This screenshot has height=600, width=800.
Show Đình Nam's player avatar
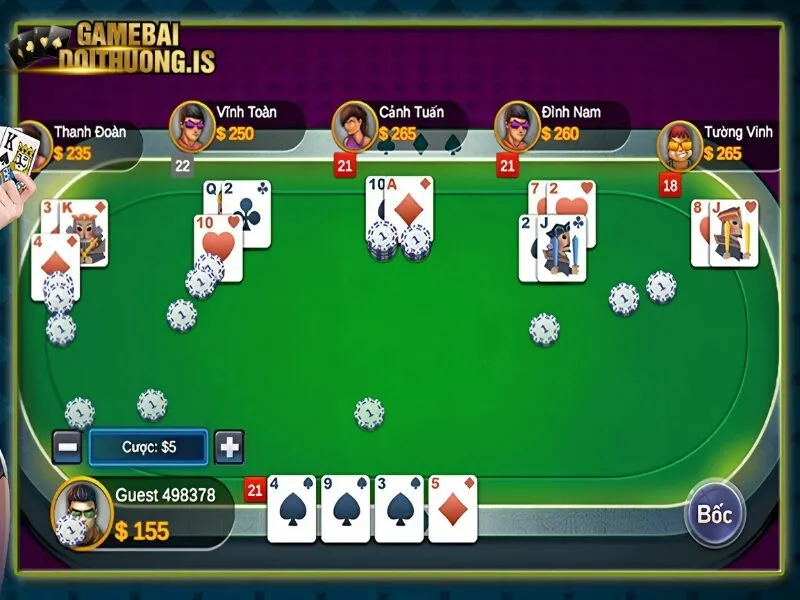[x=516, y=125]
